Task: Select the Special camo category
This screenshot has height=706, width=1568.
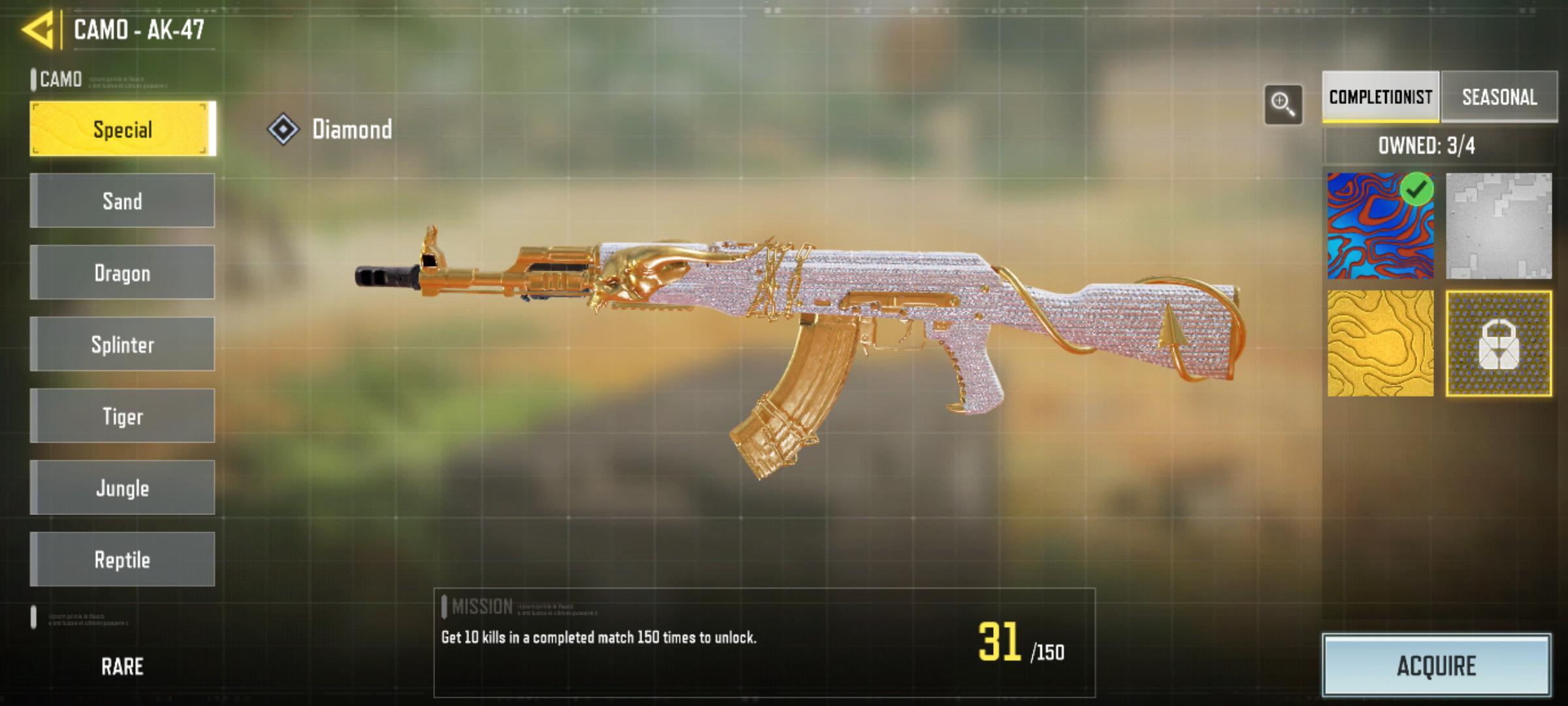Action: 122,129
